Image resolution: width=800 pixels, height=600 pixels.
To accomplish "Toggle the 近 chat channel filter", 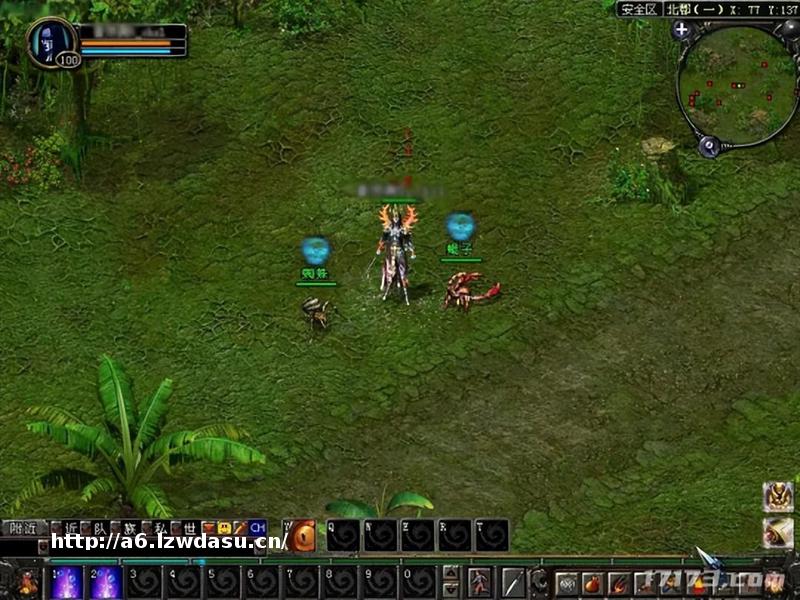I will [x=70, y=527].
